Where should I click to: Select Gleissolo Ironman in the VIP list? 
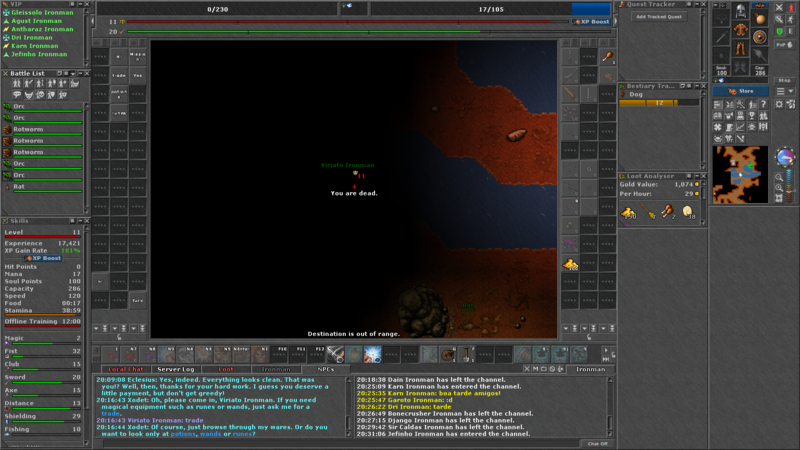(44, 13)
